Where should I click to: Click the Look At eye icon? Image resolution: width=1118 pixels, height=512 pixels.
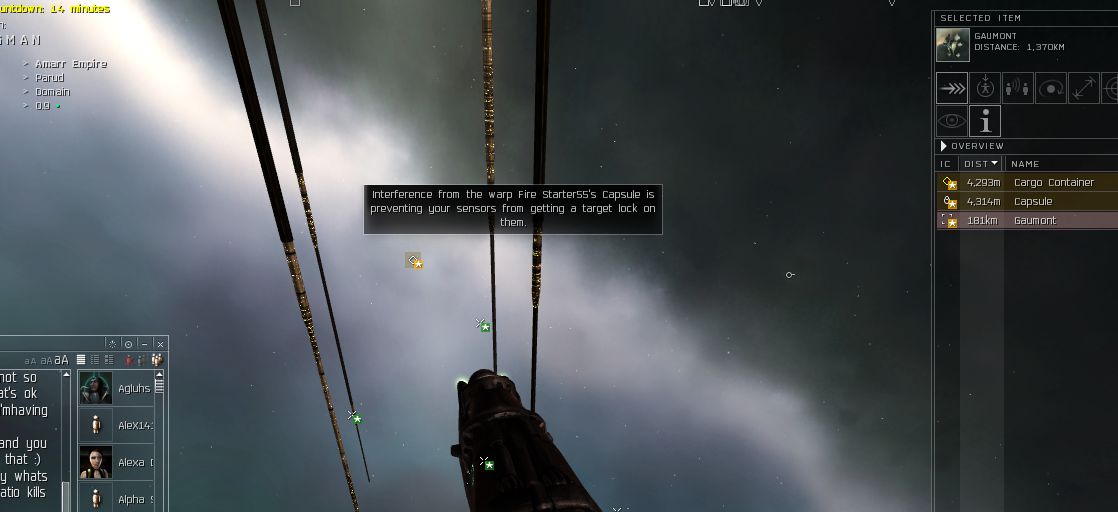pyautogui.click(x=952, y=121)
